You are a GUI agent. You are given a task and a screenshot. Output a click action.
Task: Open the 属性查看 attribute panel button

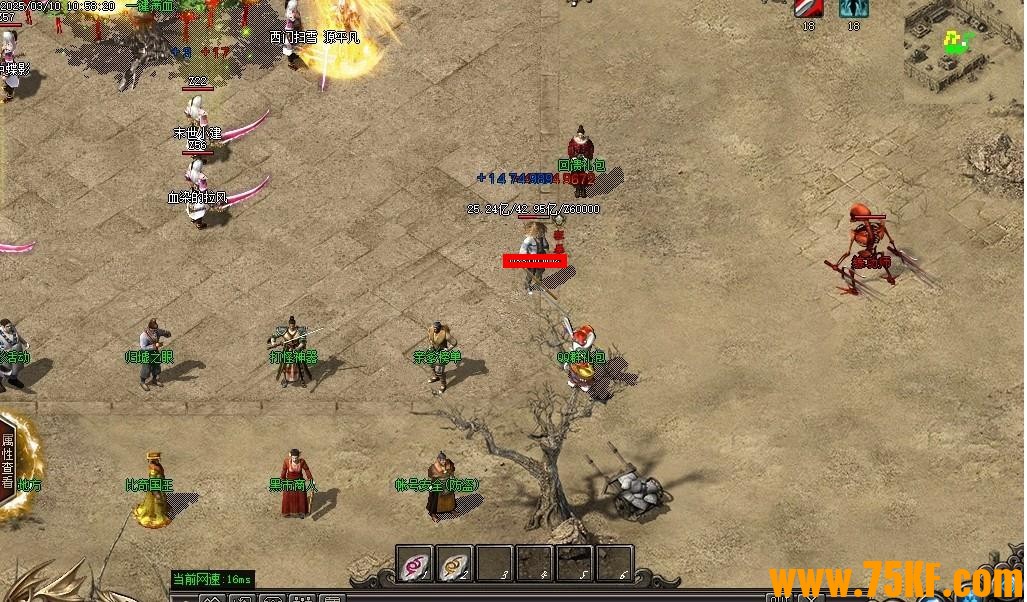[x=8, y=460]
